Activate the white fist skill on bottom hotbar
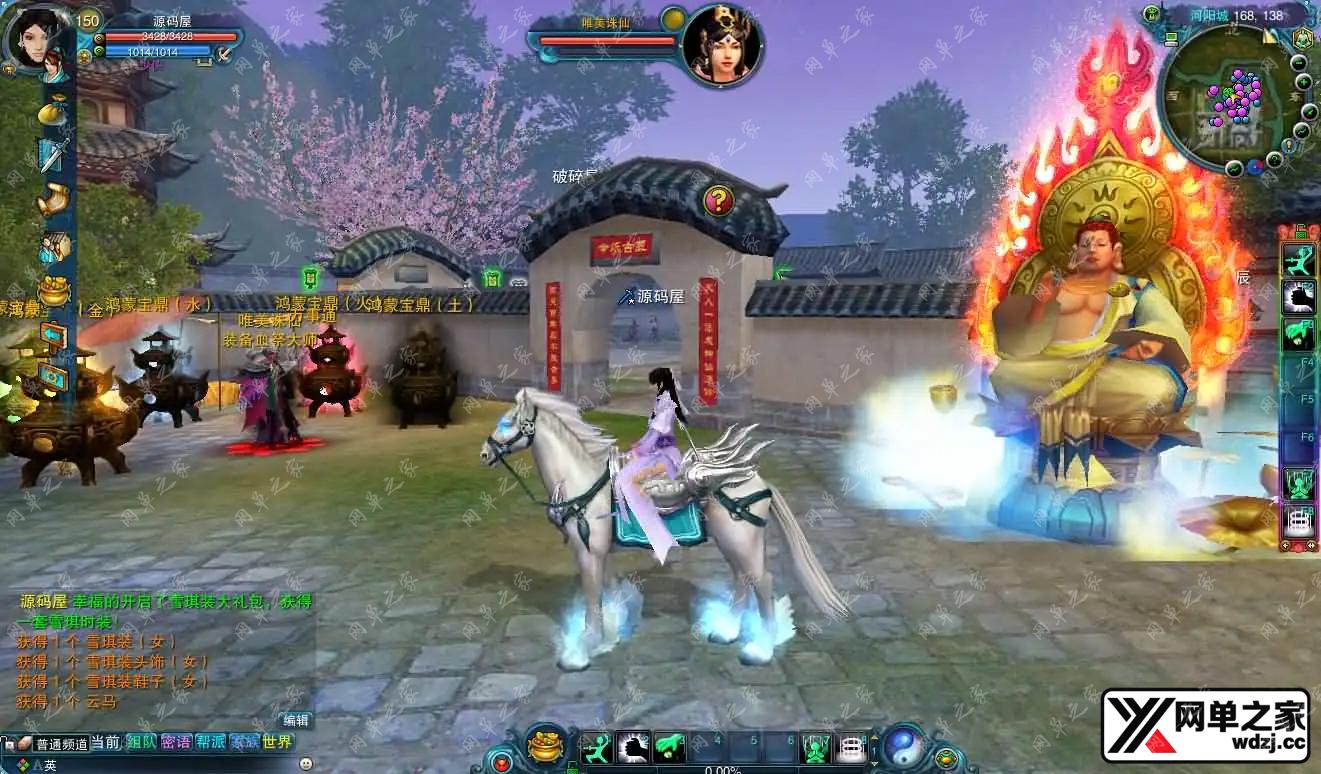 [x=633, y=748]
